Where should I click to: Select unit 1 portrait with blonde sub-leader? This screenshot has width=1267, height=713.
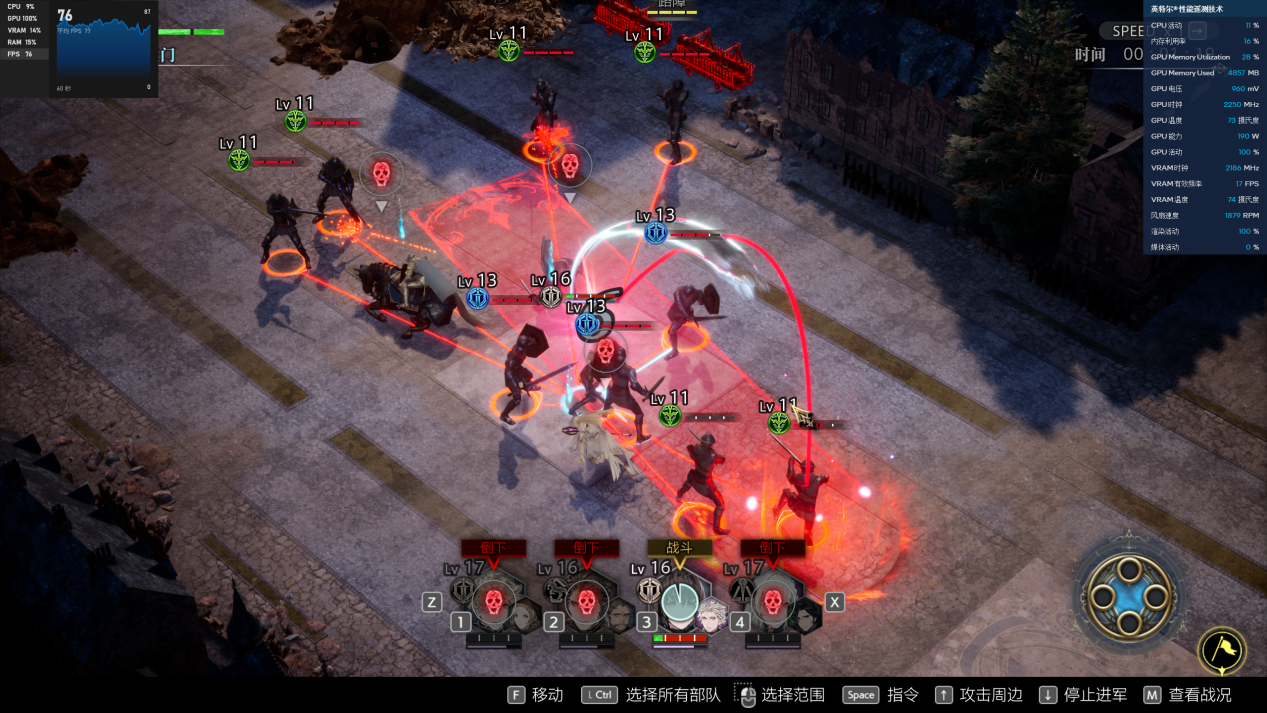(493, 602)
